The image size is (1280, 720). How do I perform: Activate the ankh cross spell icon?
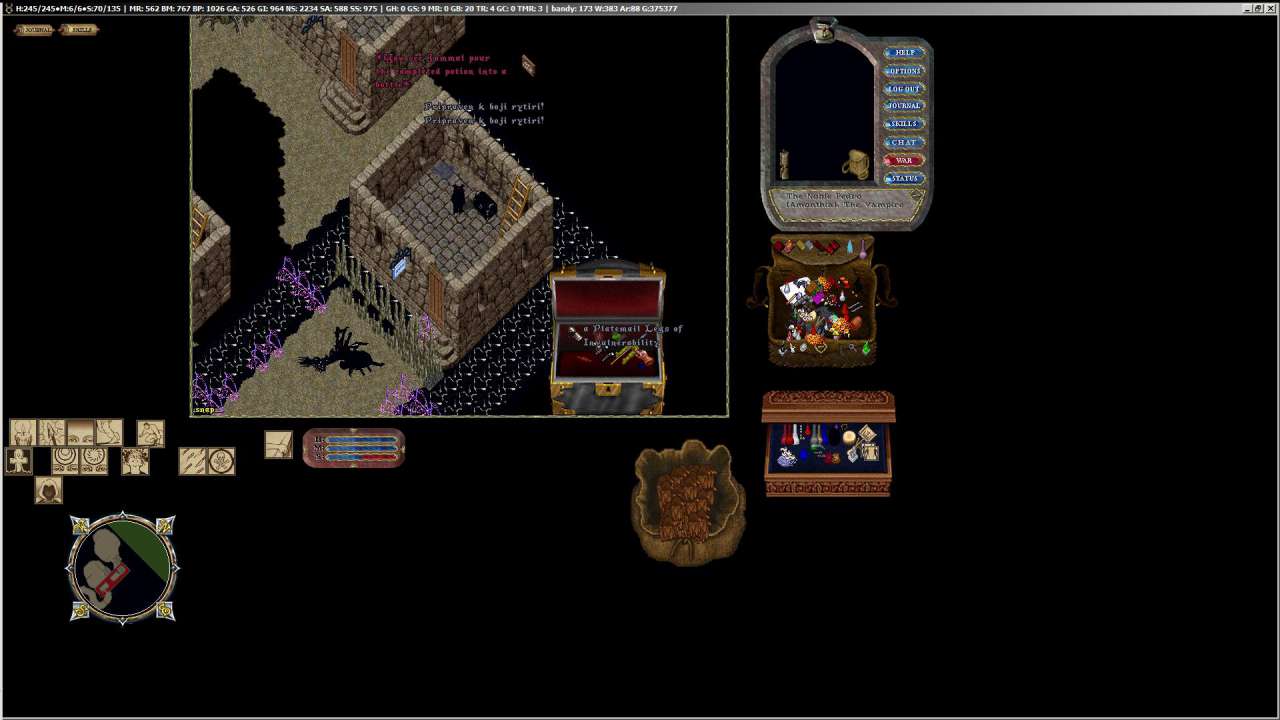[19, 461]
